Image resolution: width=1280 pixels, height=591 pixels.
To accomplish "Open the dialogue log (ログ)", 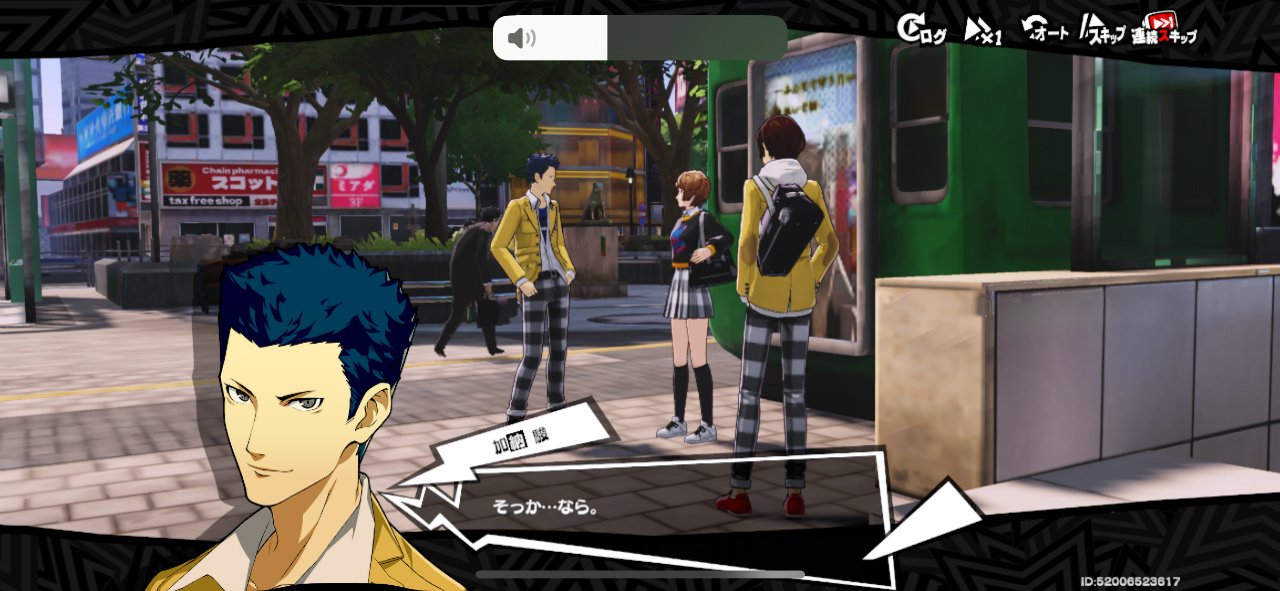I will point(921,30).
